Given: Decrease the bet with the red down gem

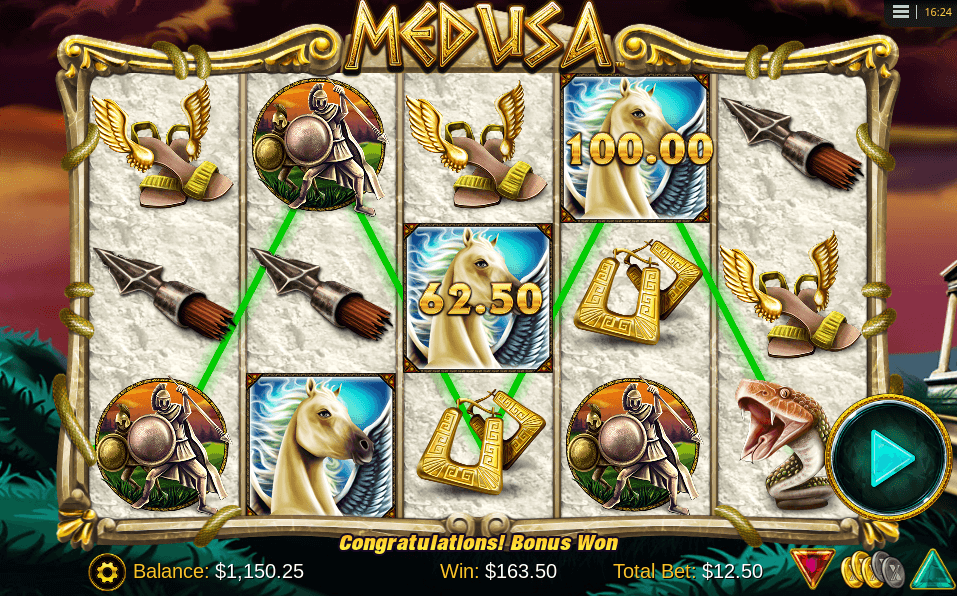Looking at the screenshot, I should (811, 568).
